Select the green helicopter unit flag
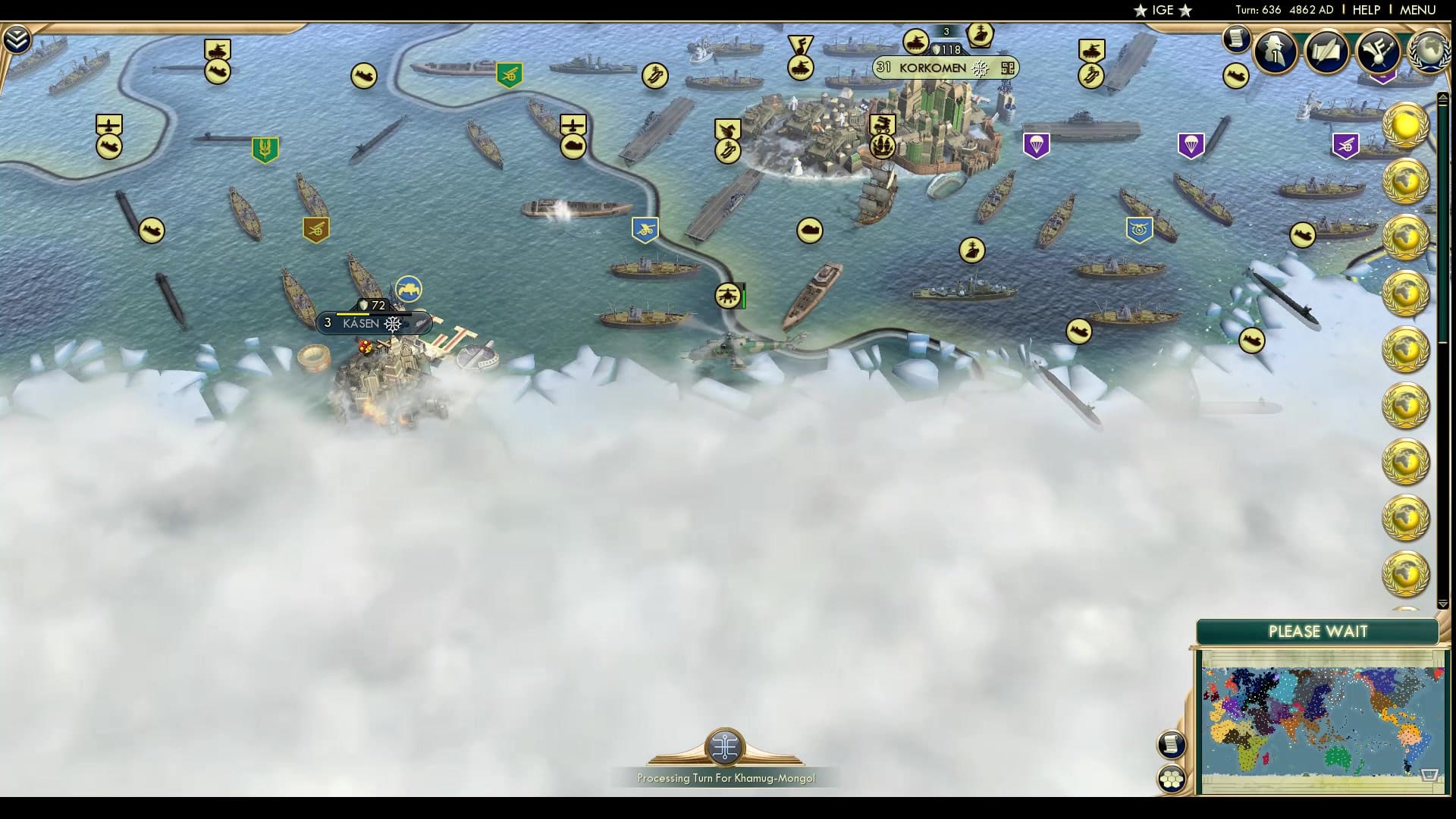1456x819 pixels. click(727, 297)
